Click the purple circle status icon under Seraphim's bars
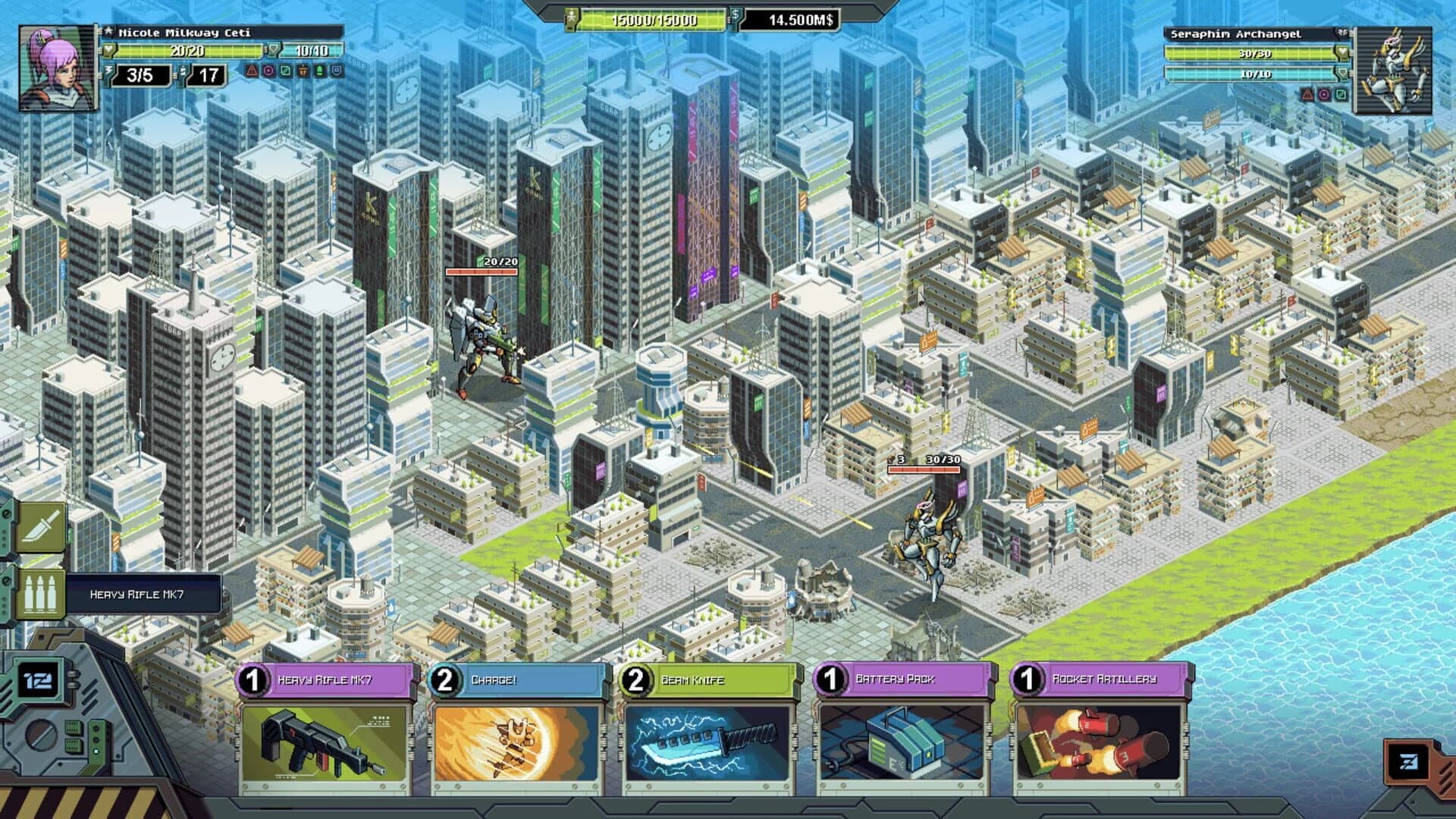1456x819 pixels. click(x=1325, y=96)
